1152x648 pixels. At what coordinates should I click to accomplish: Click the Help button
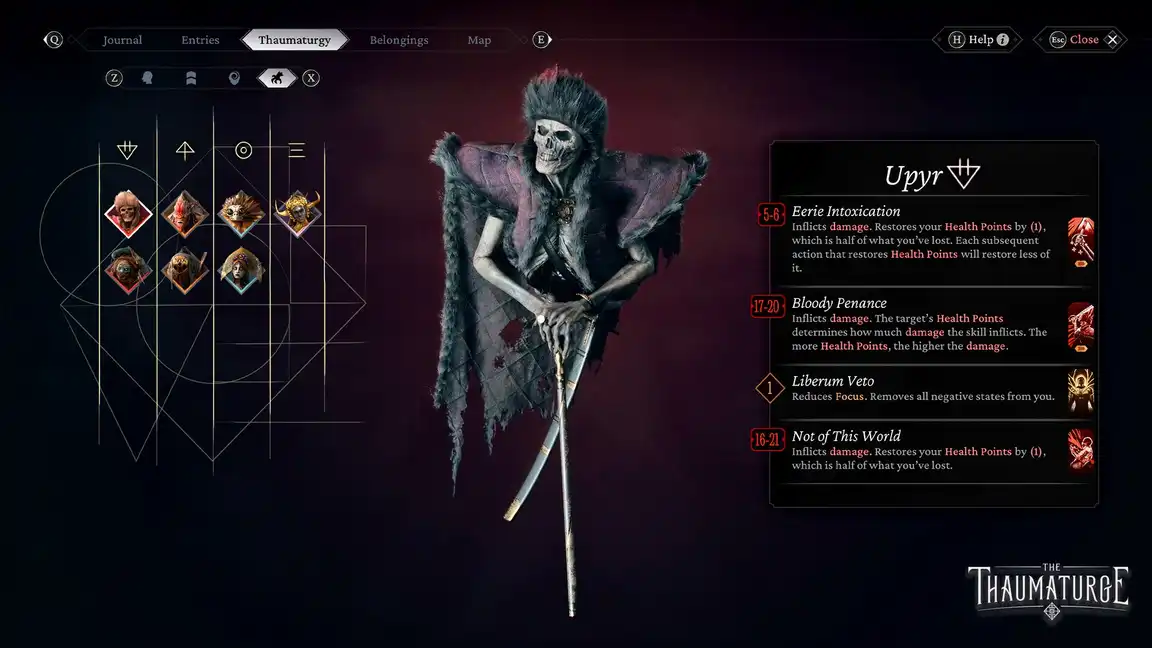pyautogui.click(x=979, y=40)
